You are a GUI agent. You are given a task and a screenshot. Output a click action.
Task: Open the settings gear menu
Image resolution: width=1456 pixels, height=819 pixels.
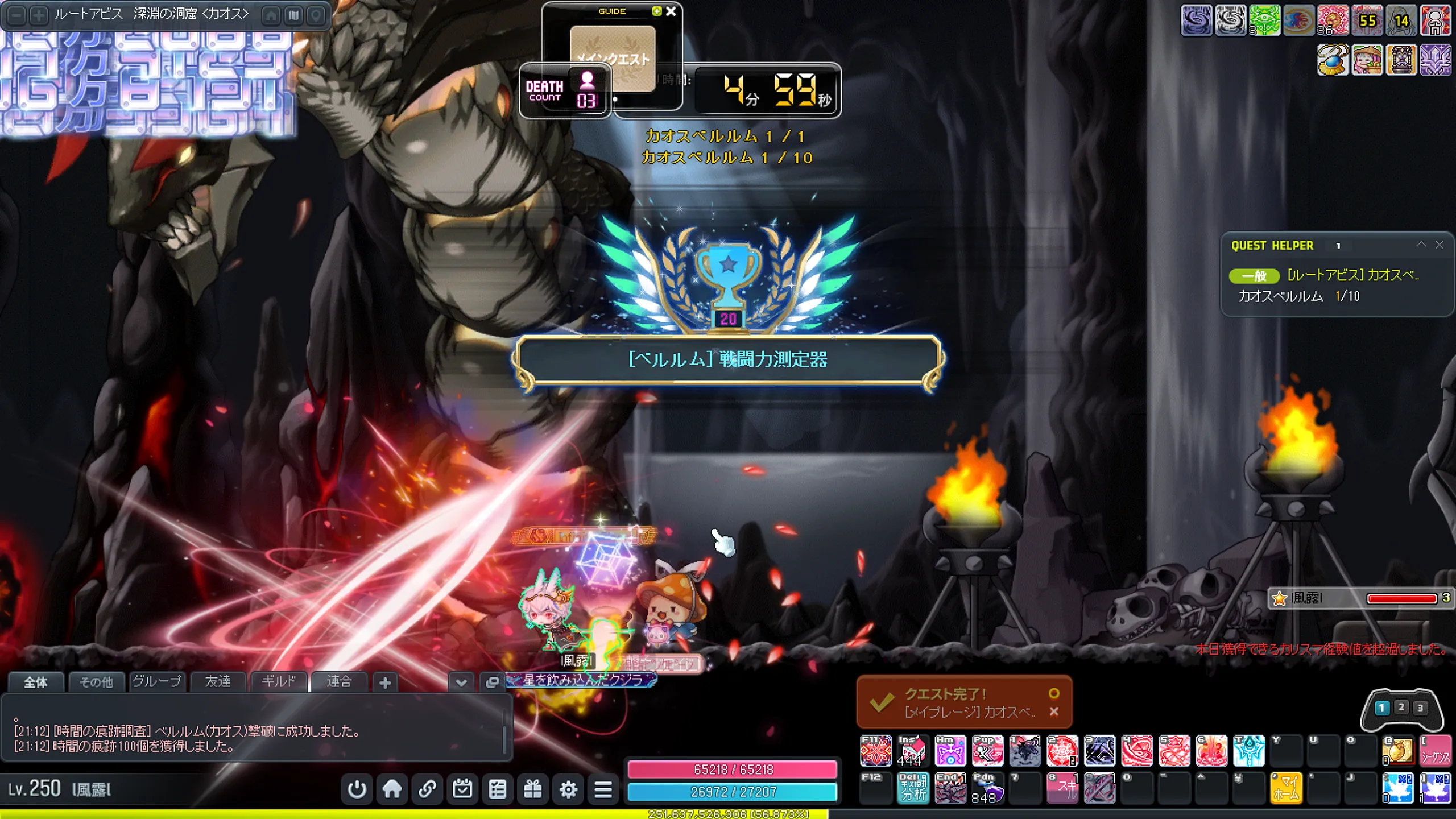[568, 789]
